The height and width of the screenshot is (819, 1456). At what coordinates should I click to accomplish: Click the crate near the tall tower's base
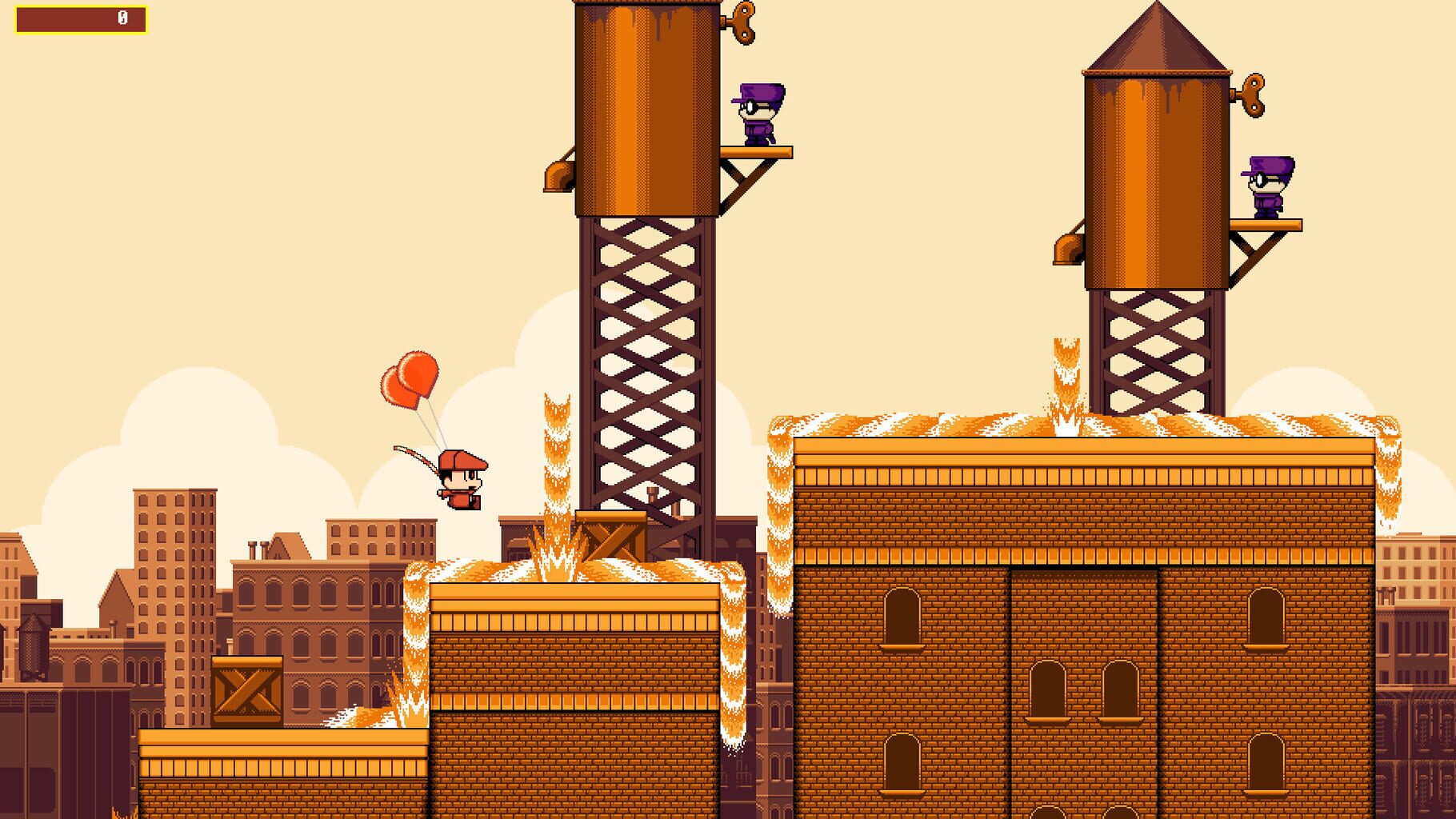click(612, 540)
